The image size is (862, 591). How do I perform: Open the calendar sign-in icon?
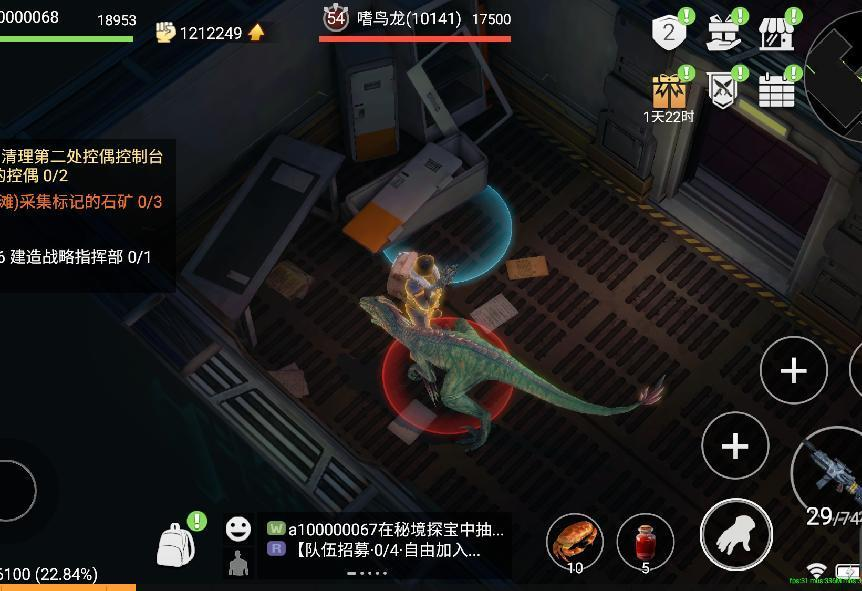click(x=777, y=89)
